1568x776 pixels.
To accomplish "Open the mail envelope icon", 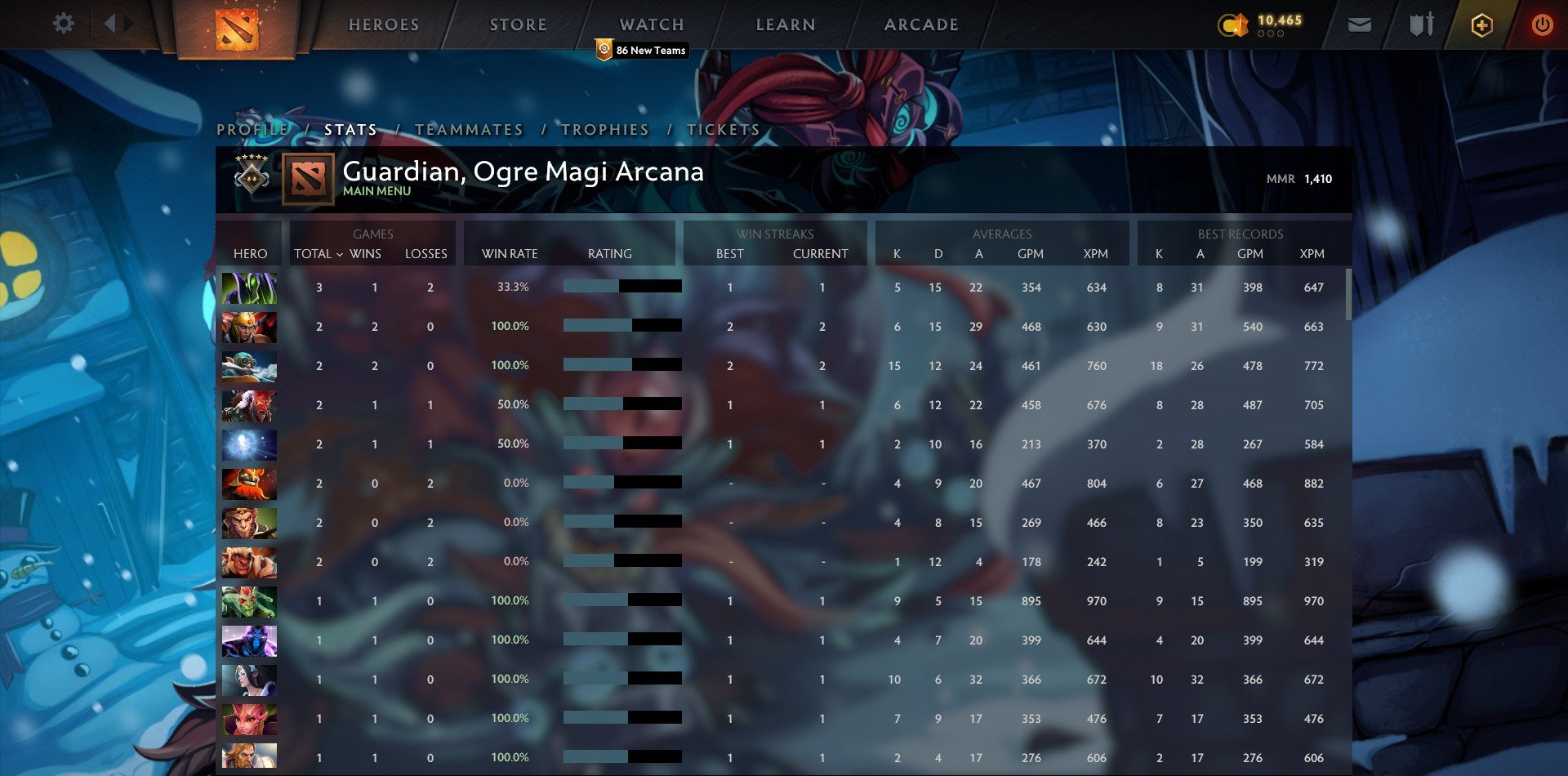I will point(1361,25).
